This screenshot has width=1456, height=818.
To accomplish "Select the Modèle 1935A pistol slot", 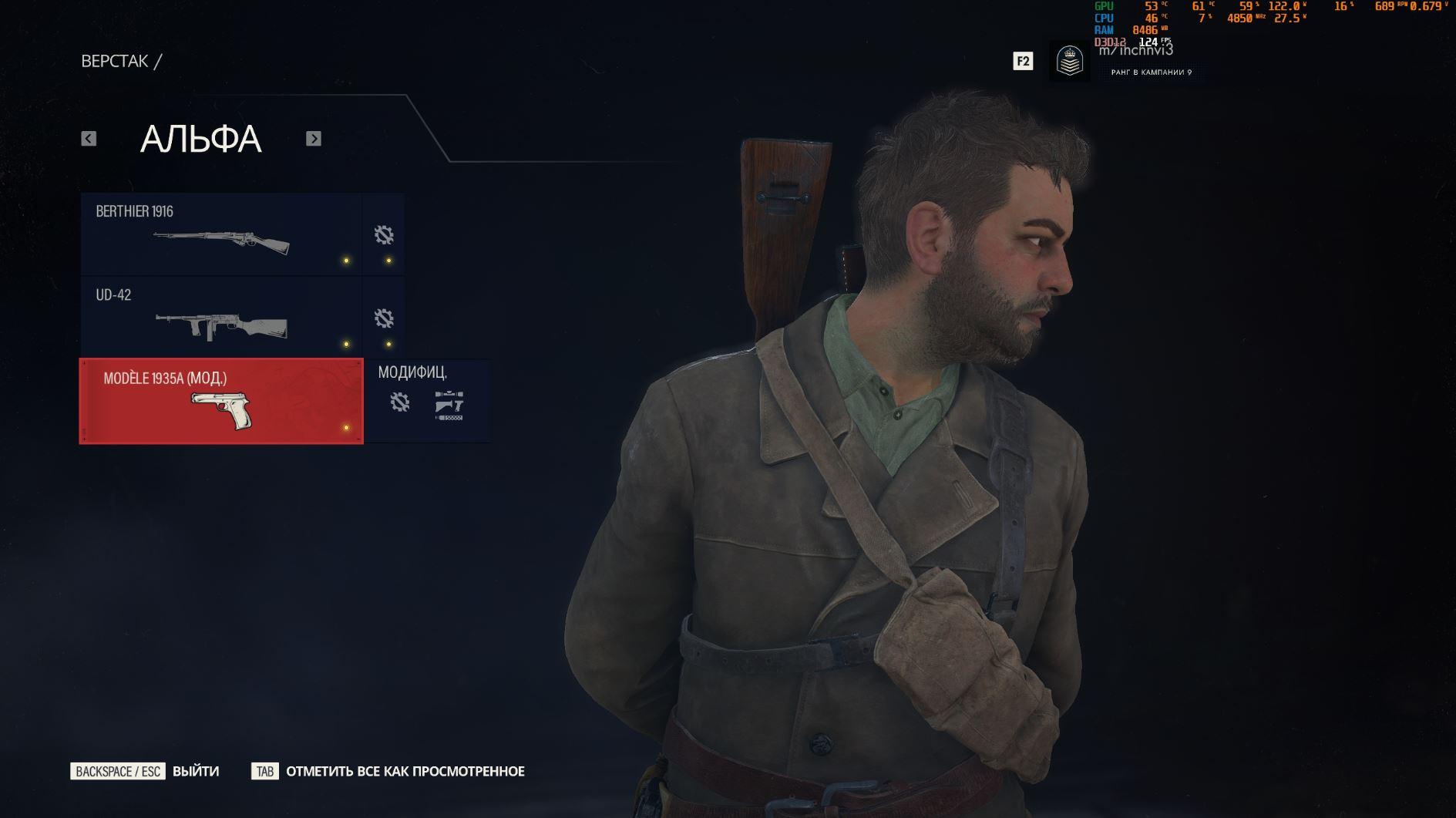I will tap(221, 401).
